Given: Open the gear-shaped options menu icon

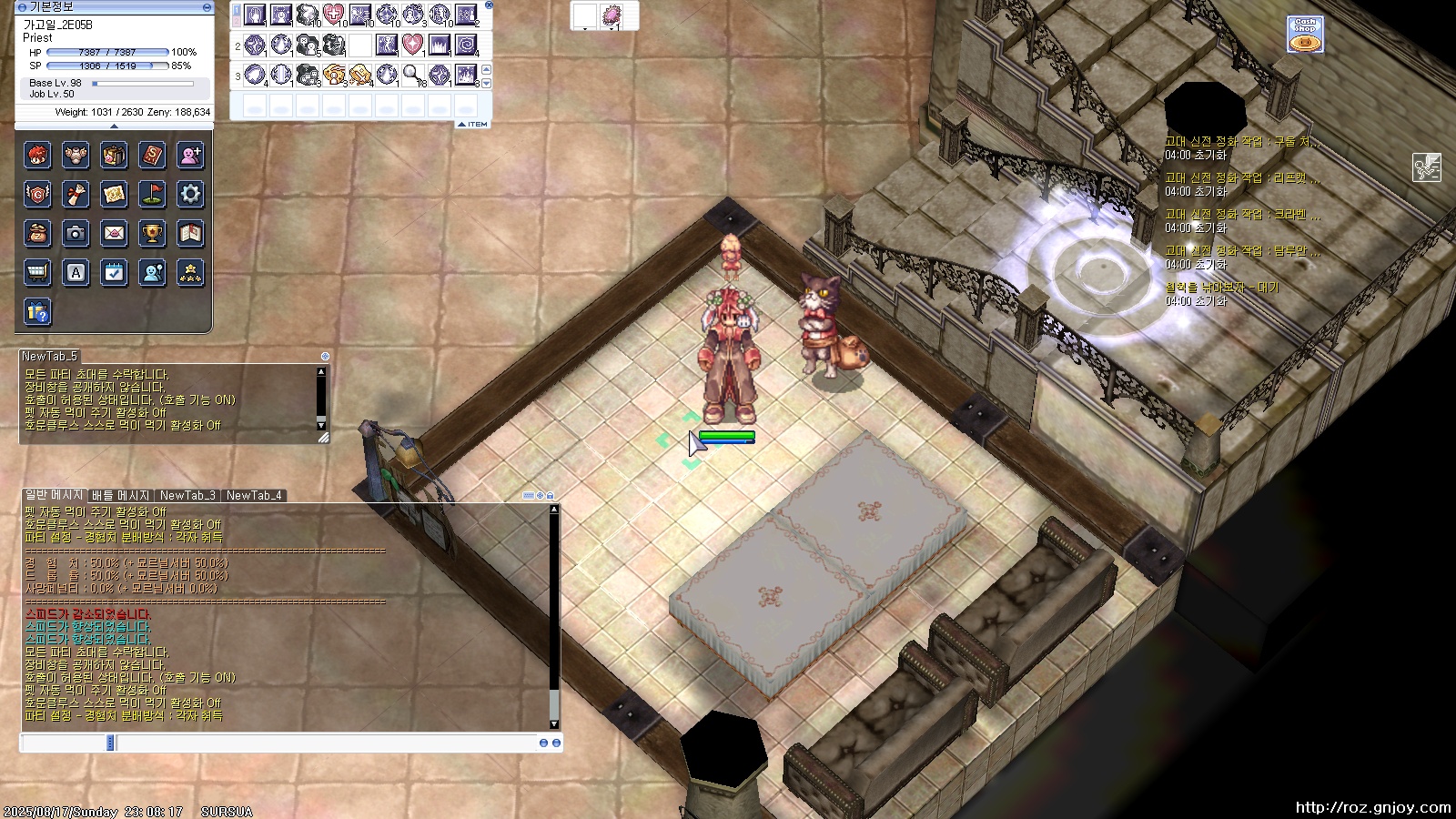Looking at the screenshot, I should tap(190, 194).
